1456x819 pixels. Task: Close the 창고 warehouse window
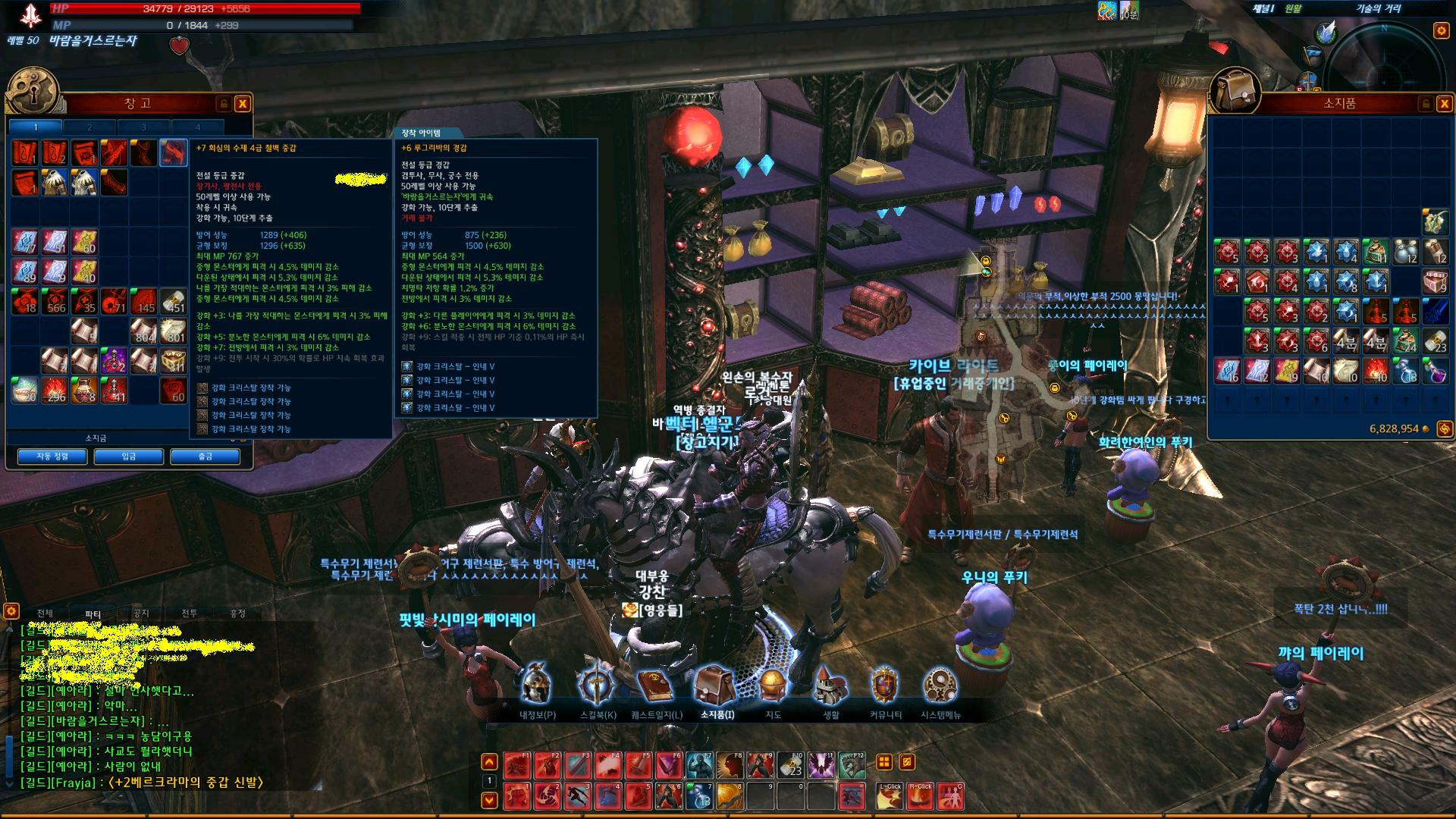242,104
